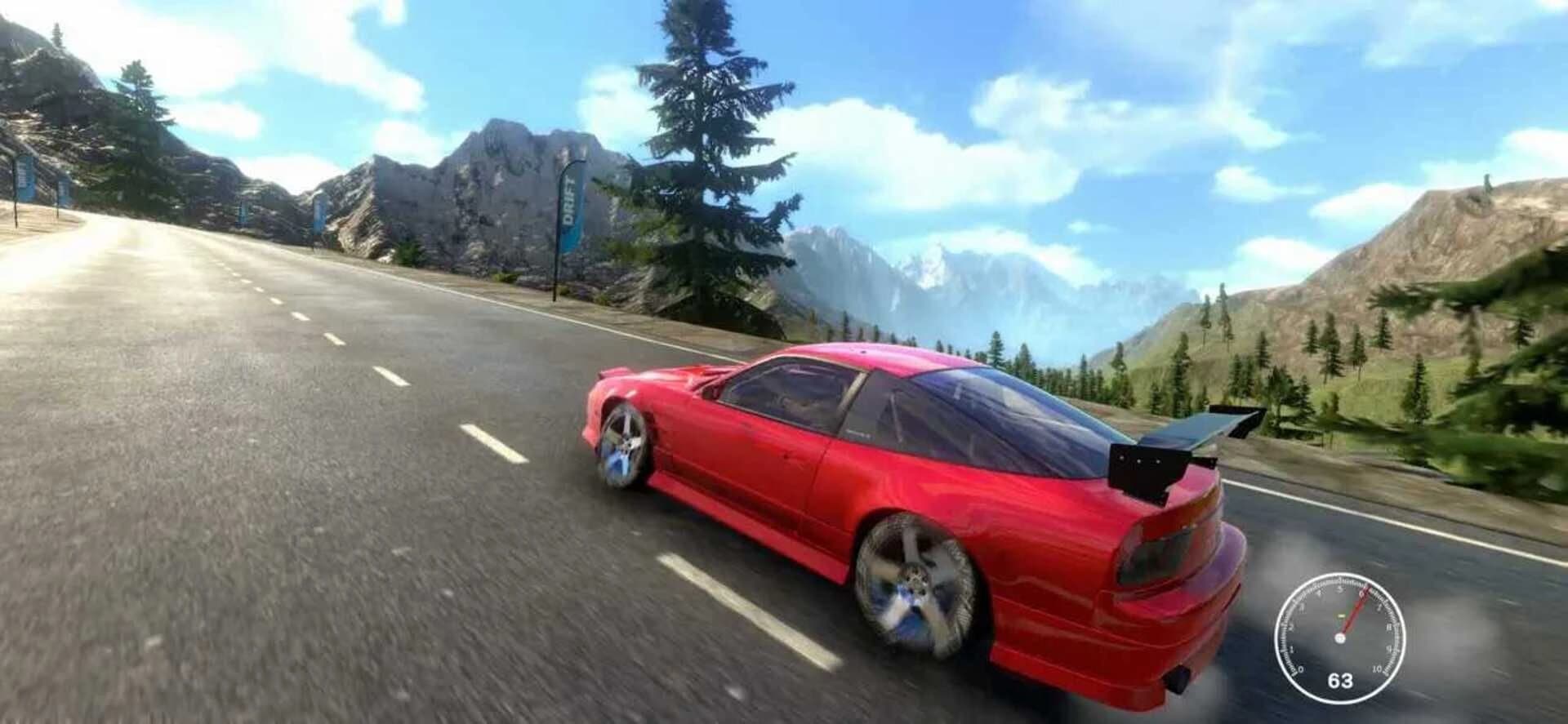The width and height of the screenshot is (1568, 724).
Task: Click the number 0 on the gauge
Action: tap(1300, 670)
